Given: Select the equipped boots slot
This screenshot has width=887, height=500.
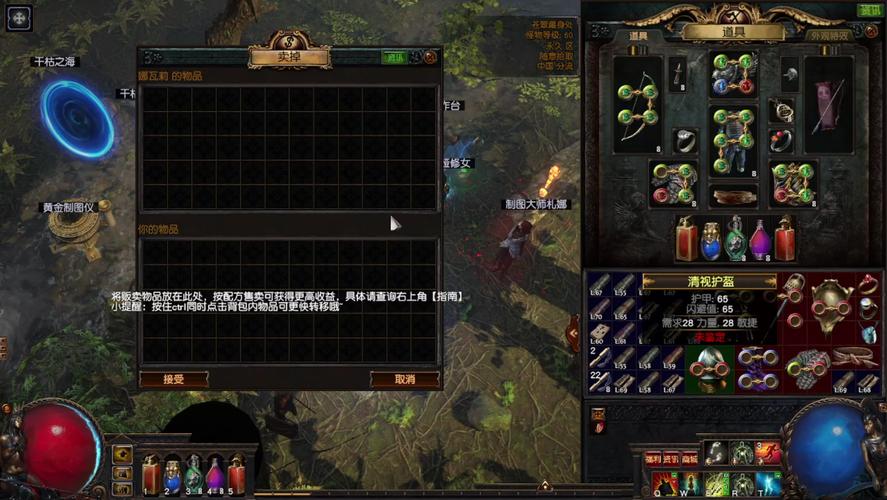Looking at the screenshot, I should point(793,183).
